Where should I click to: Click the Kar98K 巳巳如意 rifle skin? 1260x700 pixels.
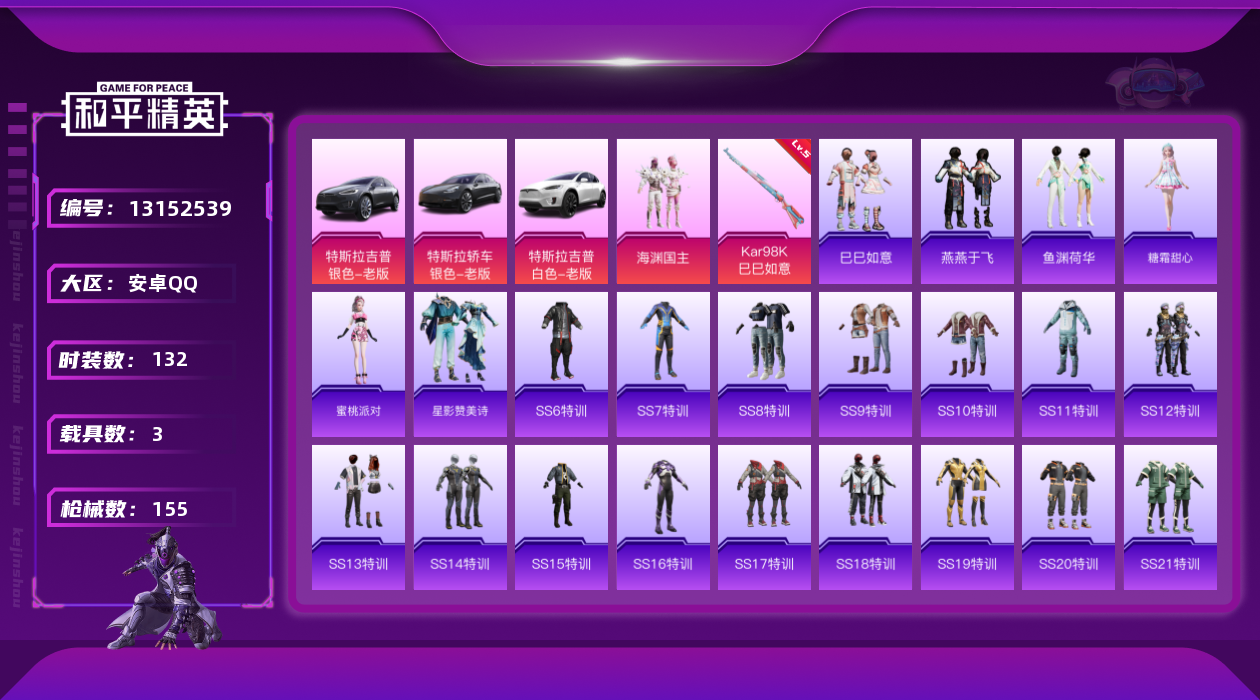tap(764, 211)
